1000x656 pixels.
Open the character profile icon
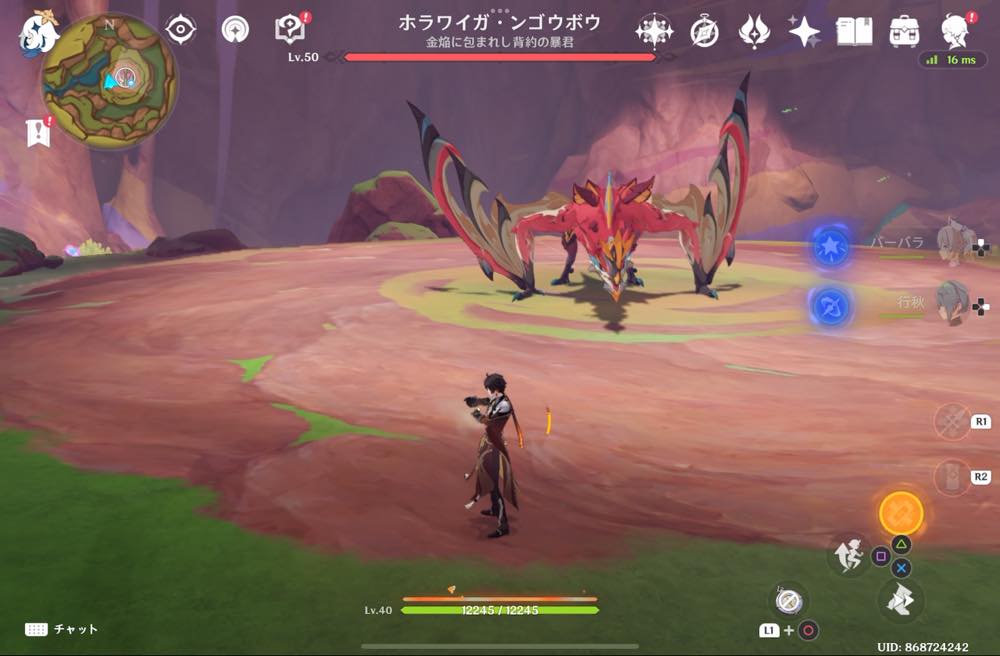click(x=957, y=32)
